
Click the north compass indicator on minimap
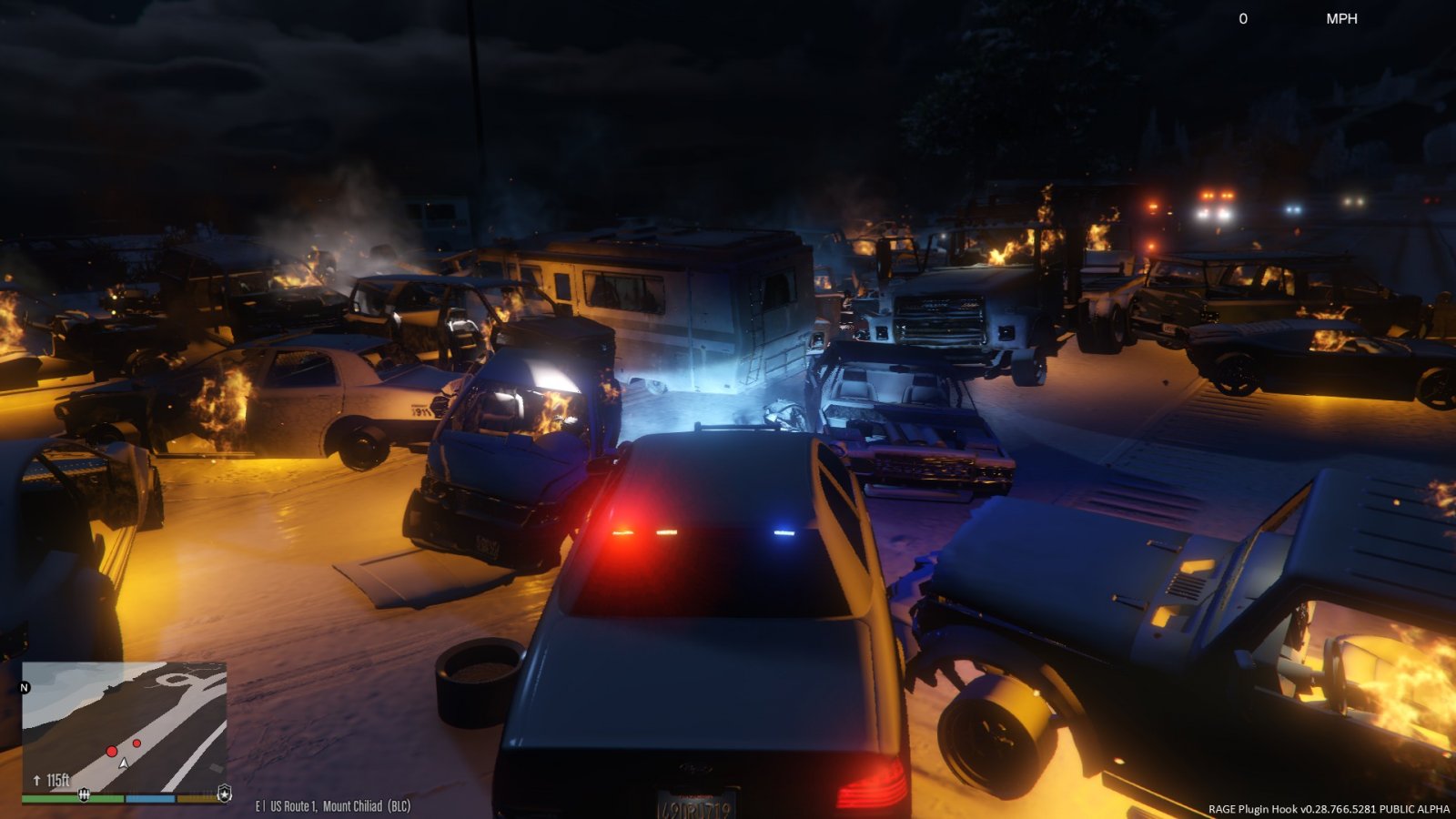click(x=23, y=688)
